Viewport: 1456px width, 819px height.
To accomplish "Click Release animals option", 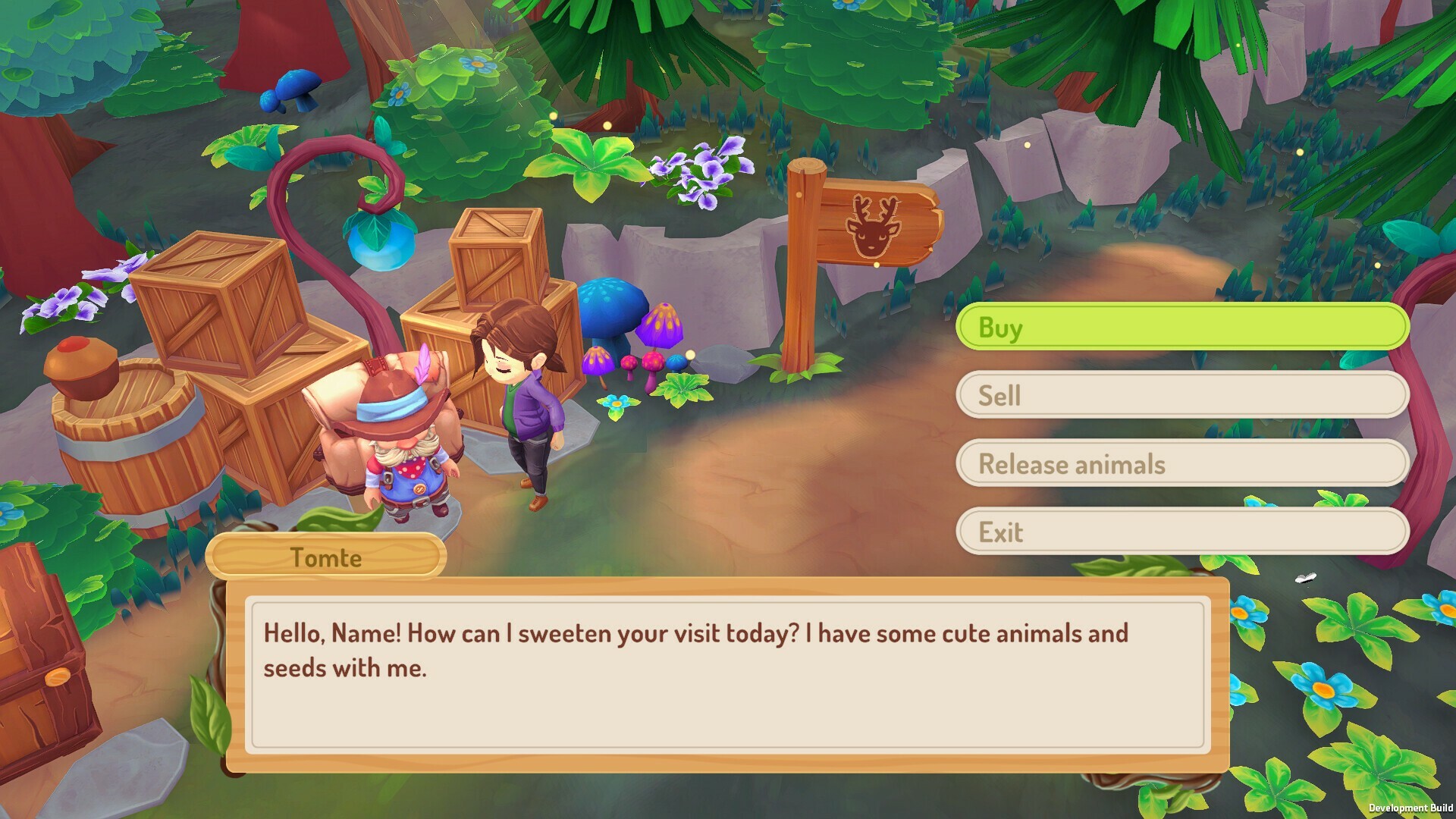I will click(x=1183, y=463).
